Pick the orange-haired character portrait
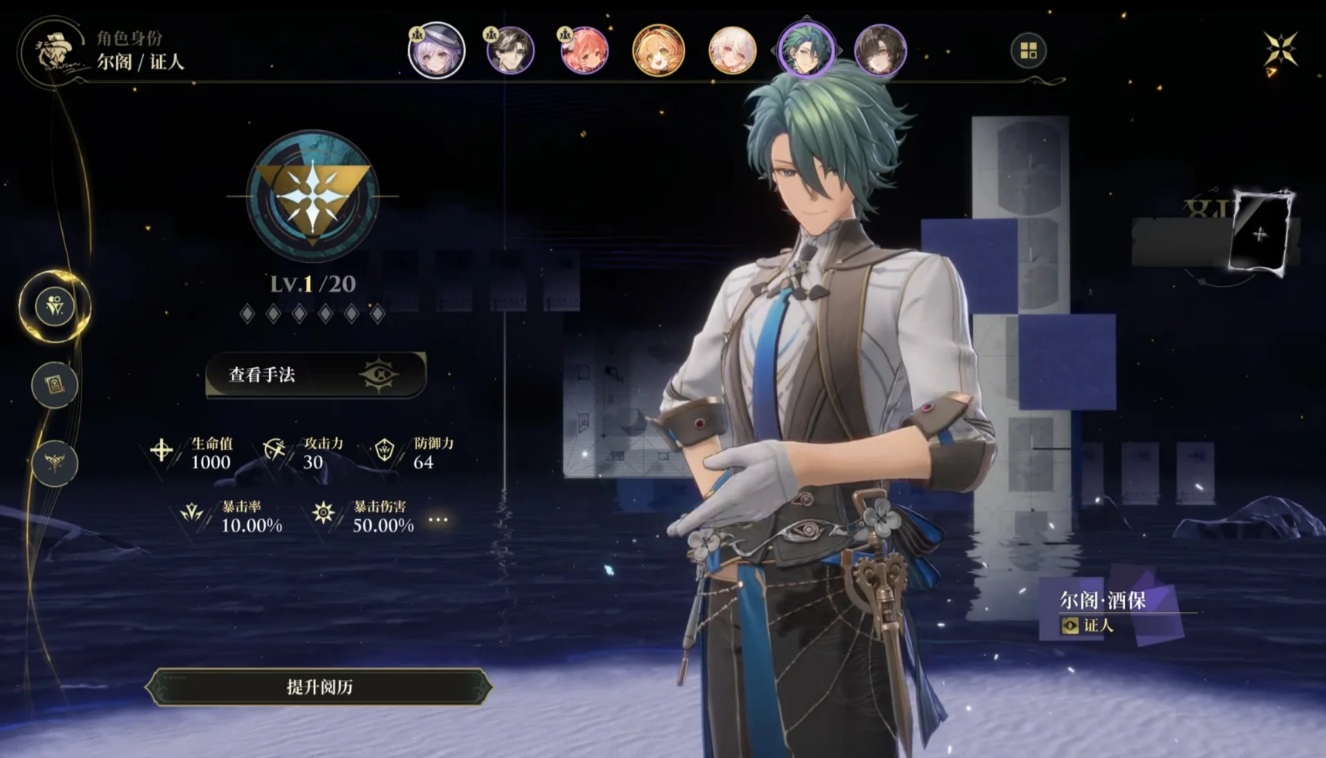1326x758 pixels. pos(658,51)
